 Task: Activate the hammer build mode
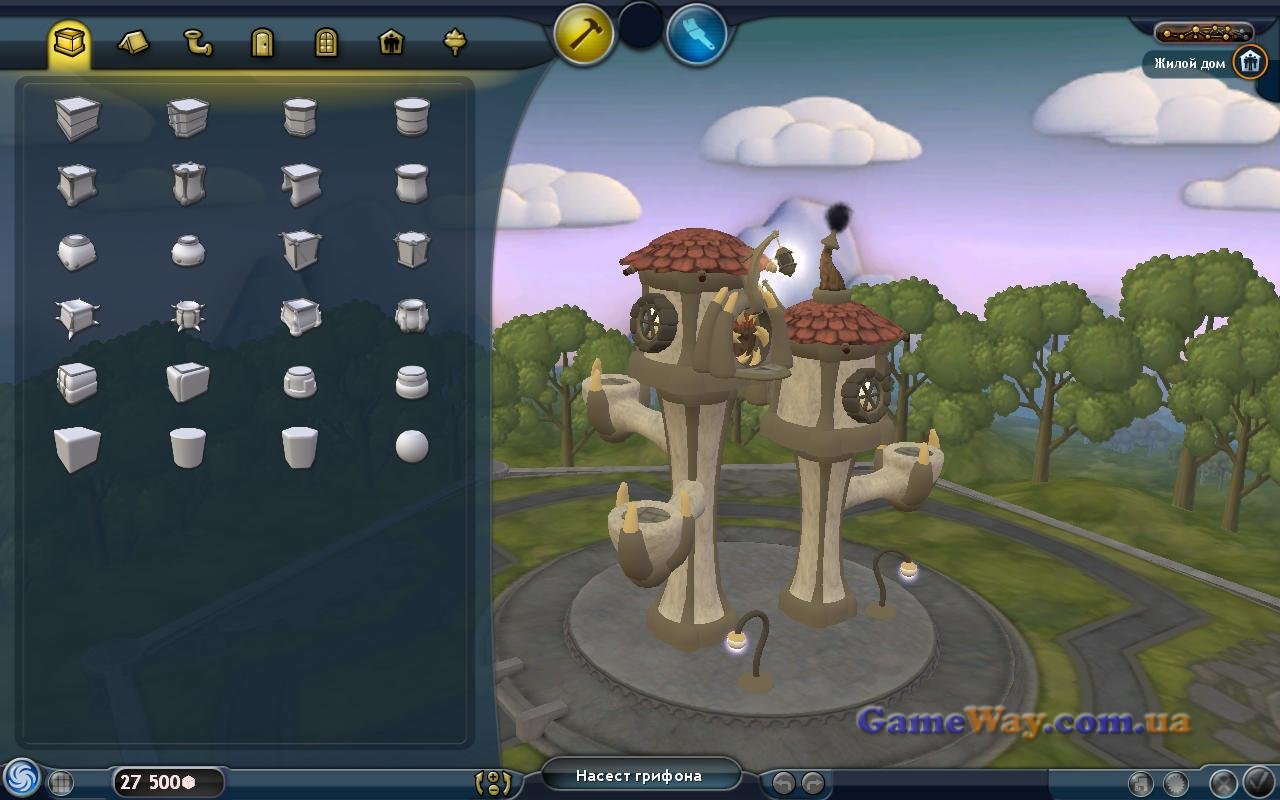tap(584, 34)
